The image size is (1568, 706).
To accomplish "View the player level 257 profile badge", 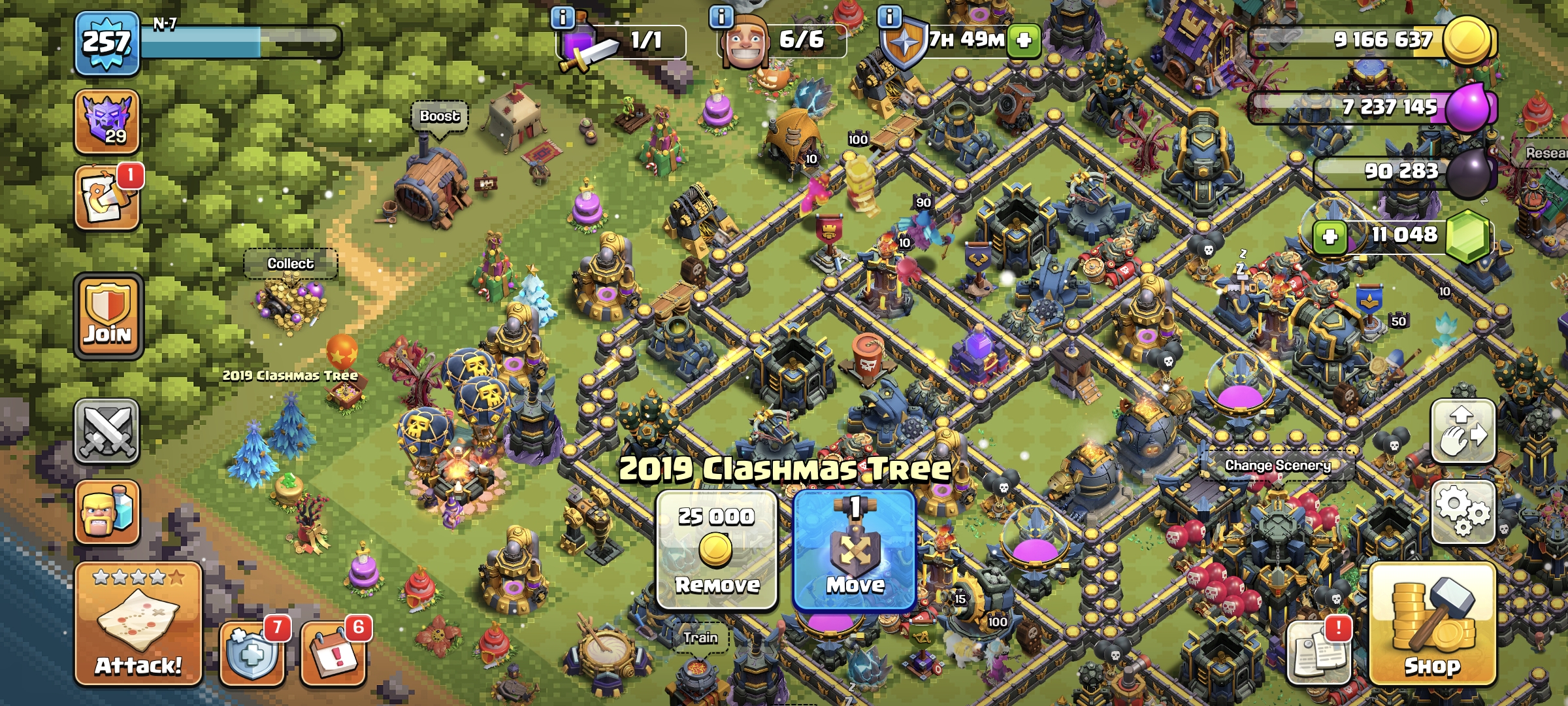I will click(106, 43).
